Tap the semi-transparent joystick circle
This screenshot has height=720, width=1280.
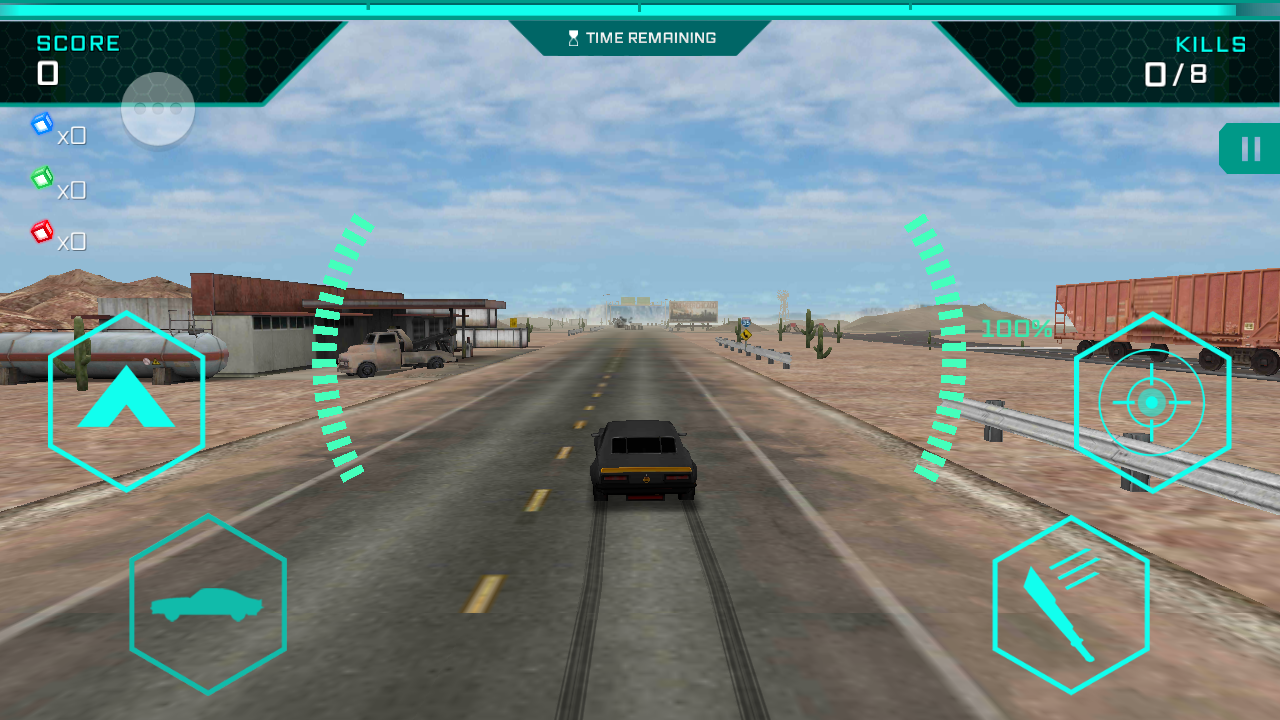pyautogui.click(x=157, y=110)
